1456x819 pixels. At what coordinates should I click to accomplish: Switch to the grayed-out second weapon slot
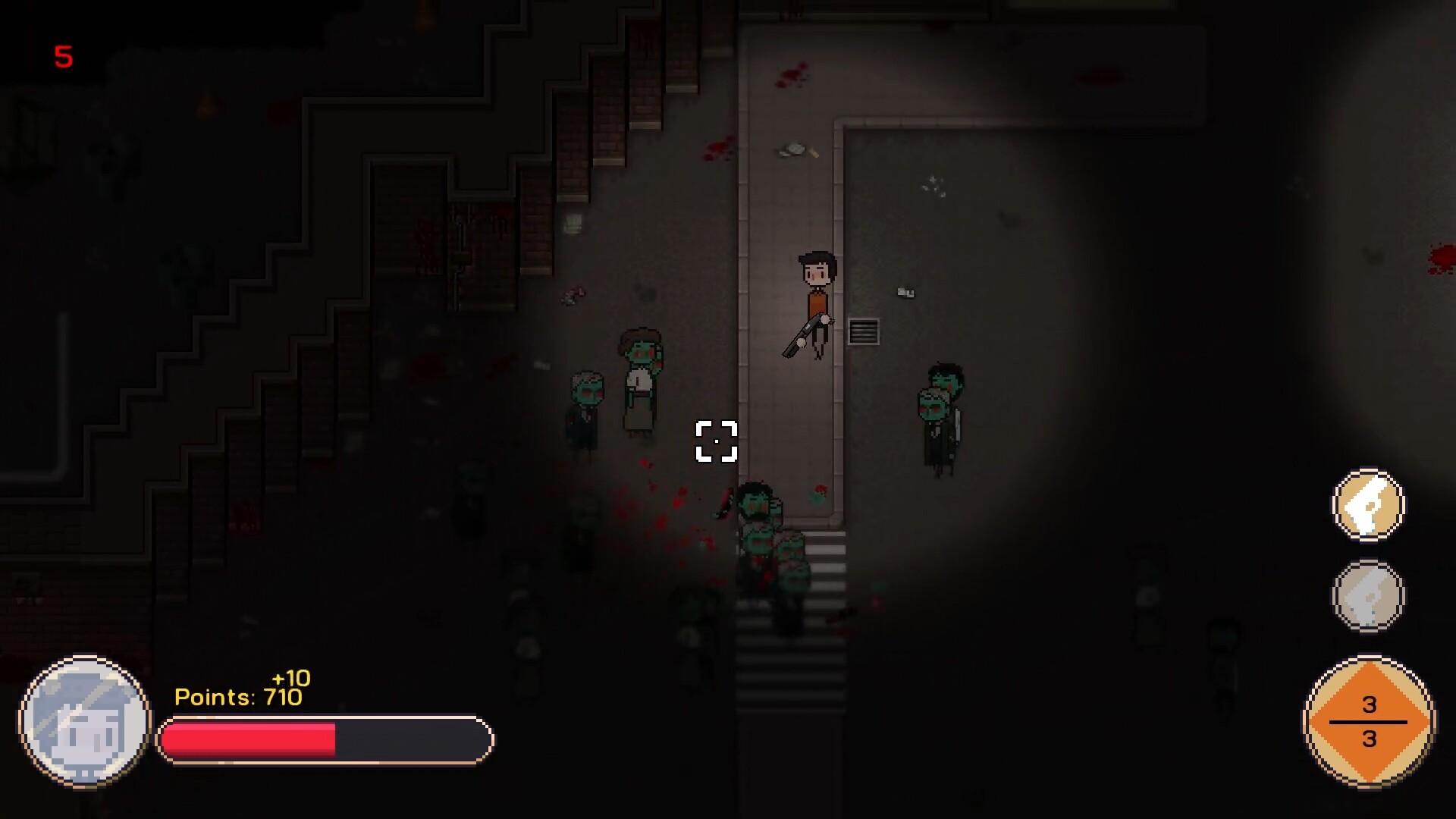1369,595
